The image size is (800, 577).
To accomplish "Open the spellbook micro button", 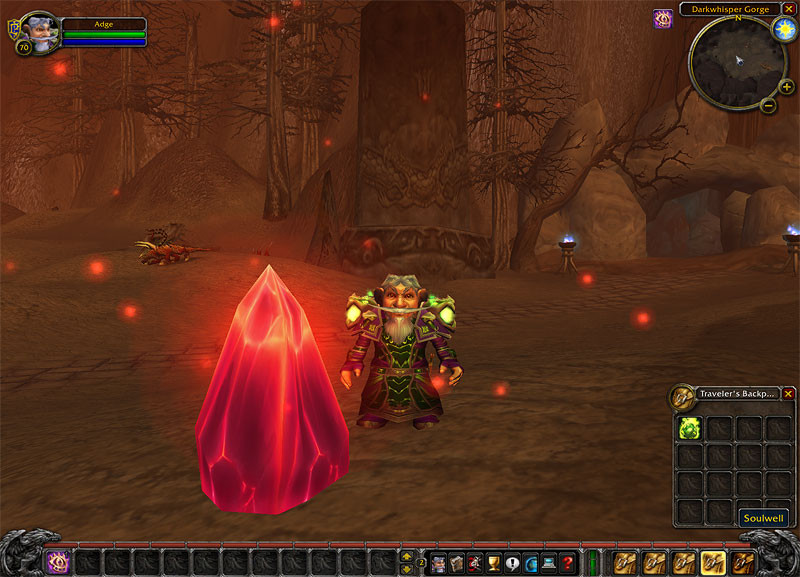I will (457, 563).
